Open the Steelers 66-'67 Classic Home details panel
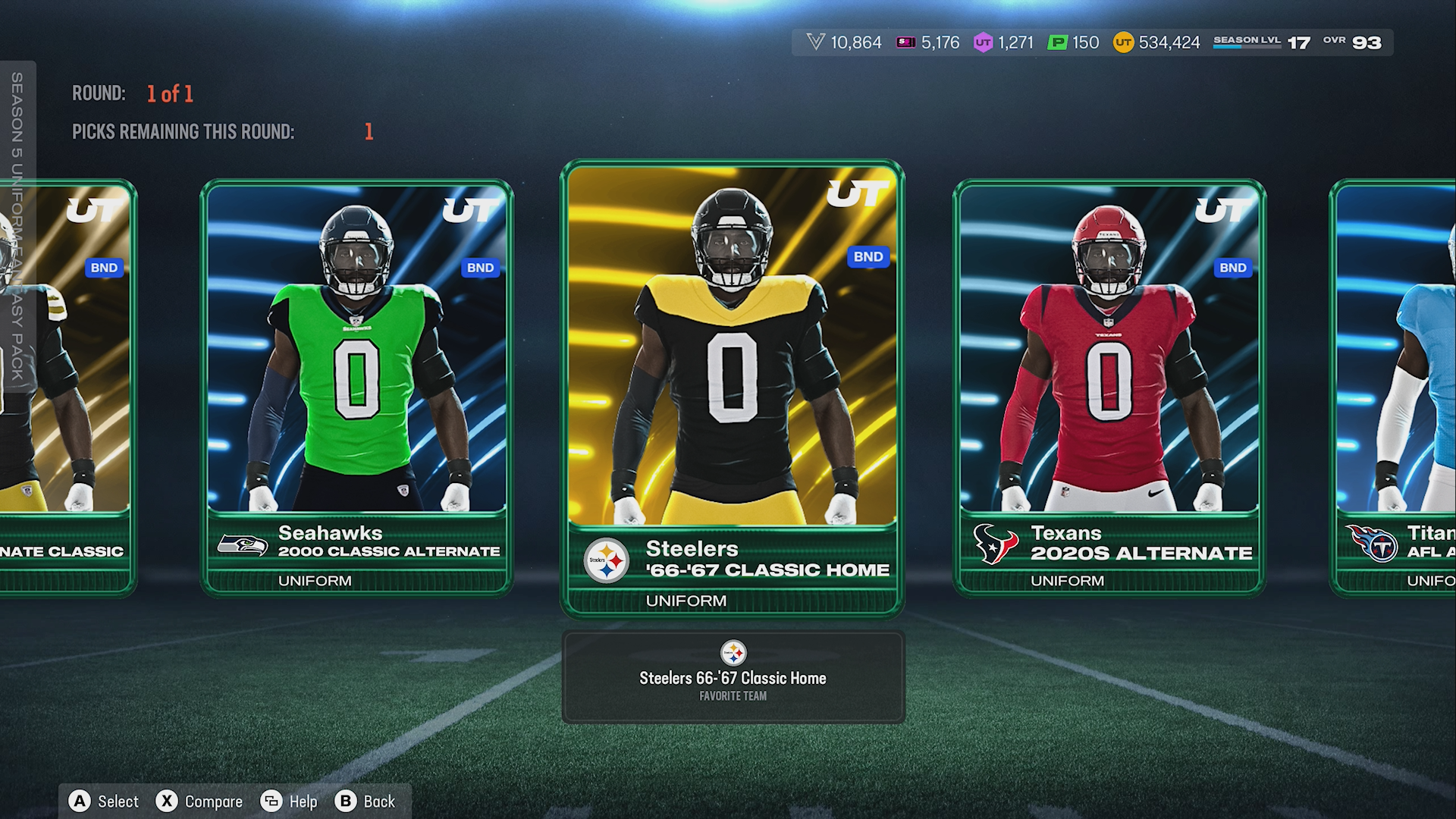The height and width of the screenshot is (819, 1456). point(733,677)
